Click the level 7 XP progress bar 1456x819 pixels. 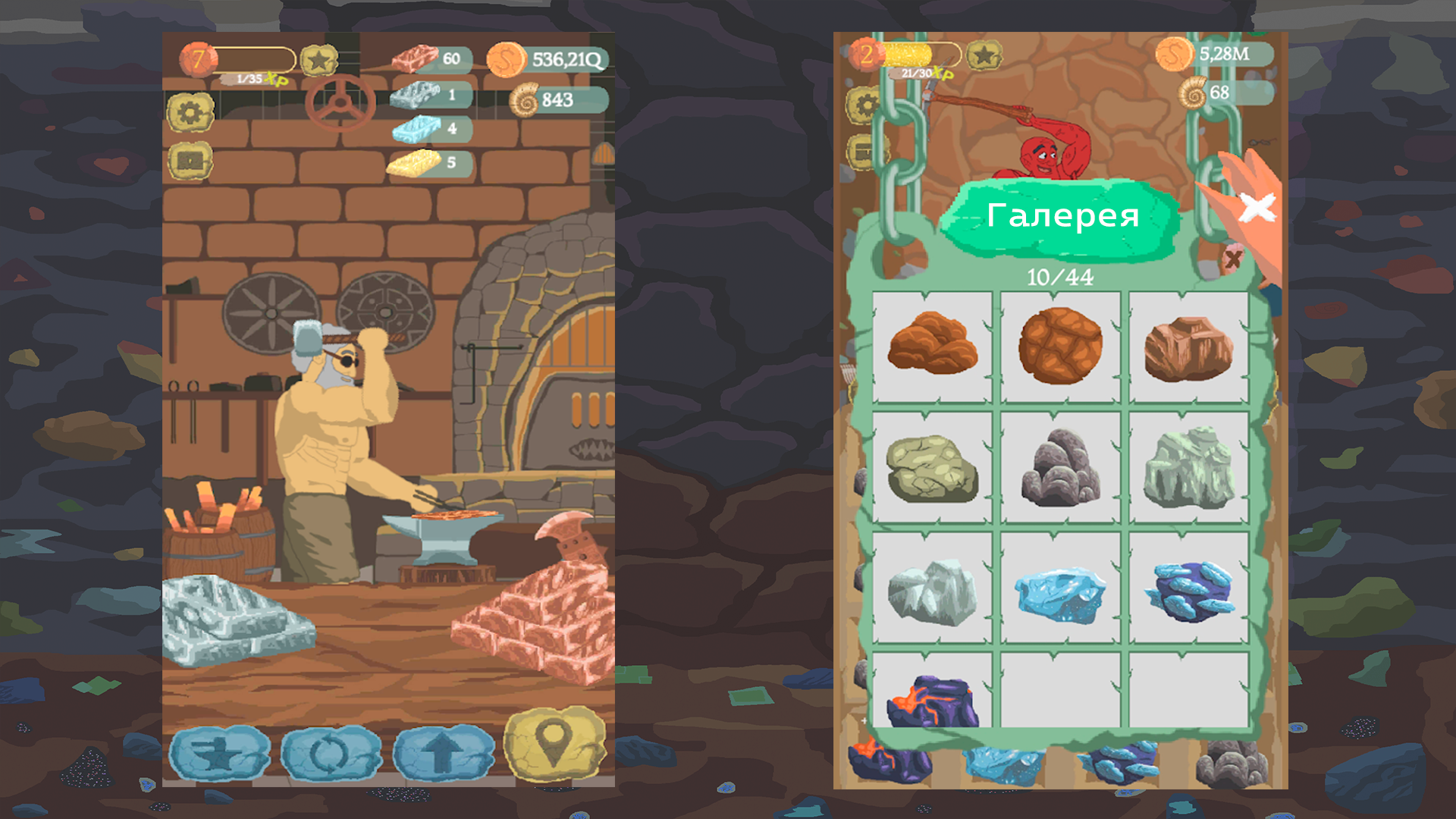pyautogui.click(x=254, y=58)
